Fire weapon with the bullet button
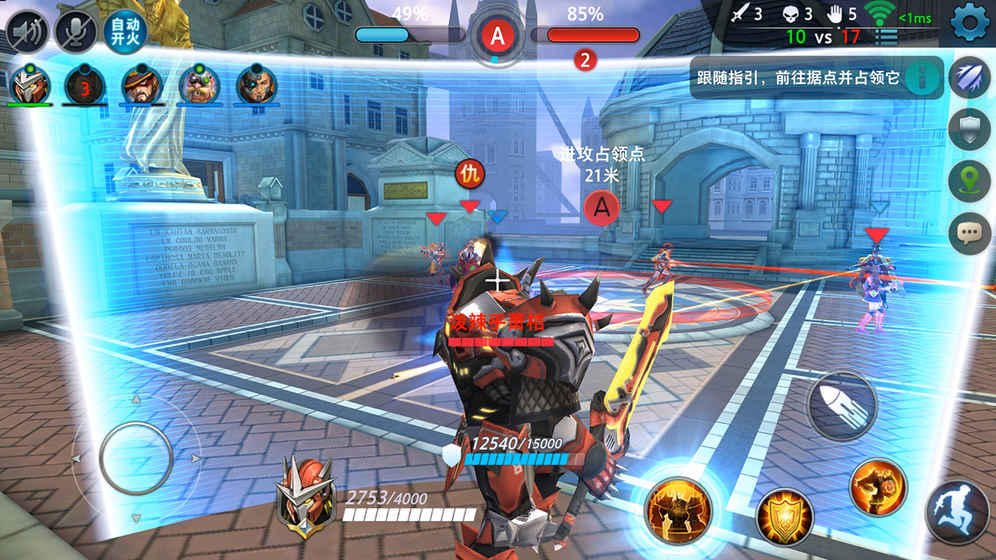 841,405
